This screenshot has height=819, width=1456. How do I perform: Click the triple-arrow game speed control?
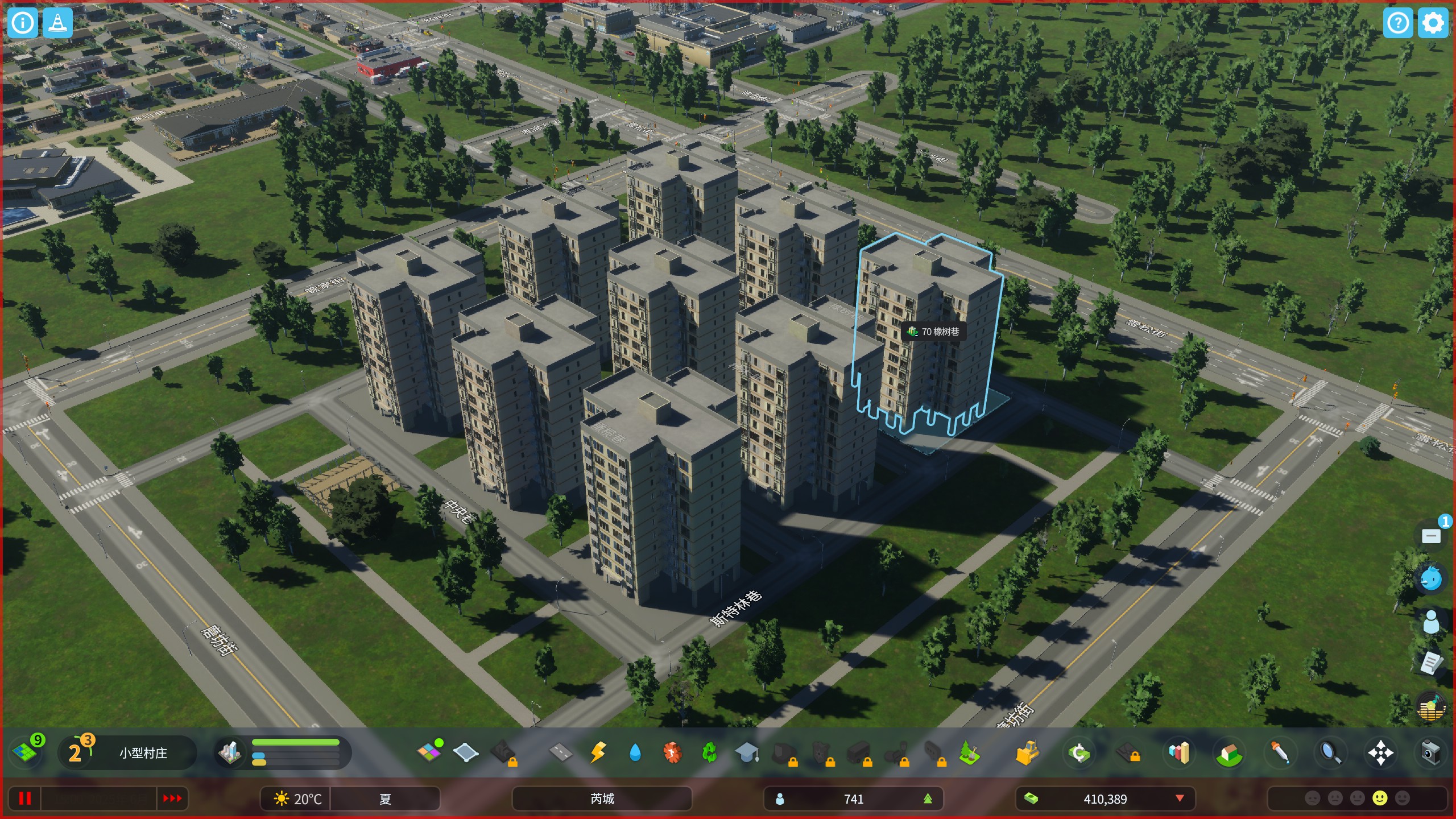(x=172, y=799)
